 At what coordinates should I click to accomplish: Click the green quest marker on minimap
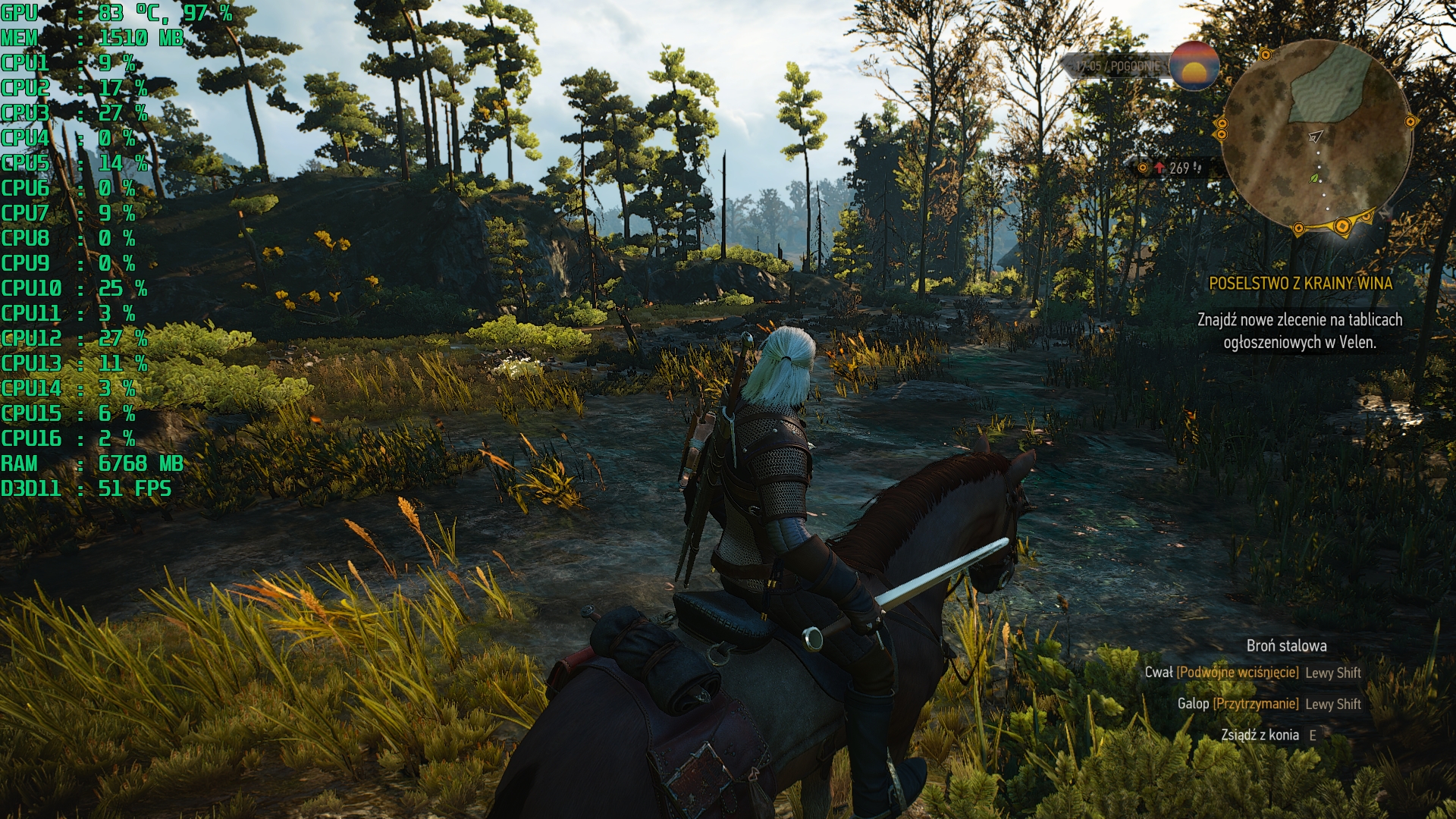click(x=1315, y=178)
